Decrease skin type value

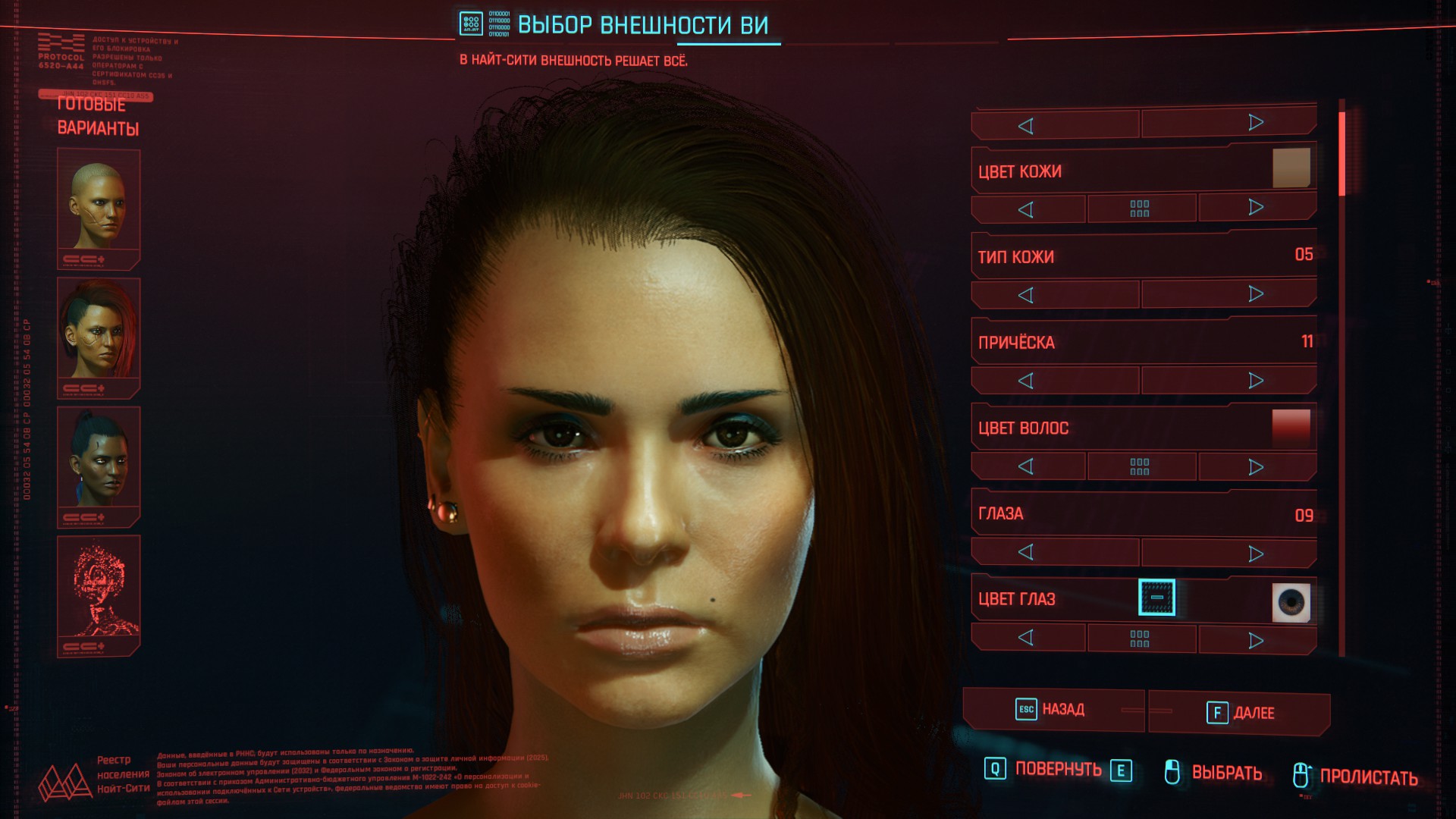click(x=1026, y=295)
